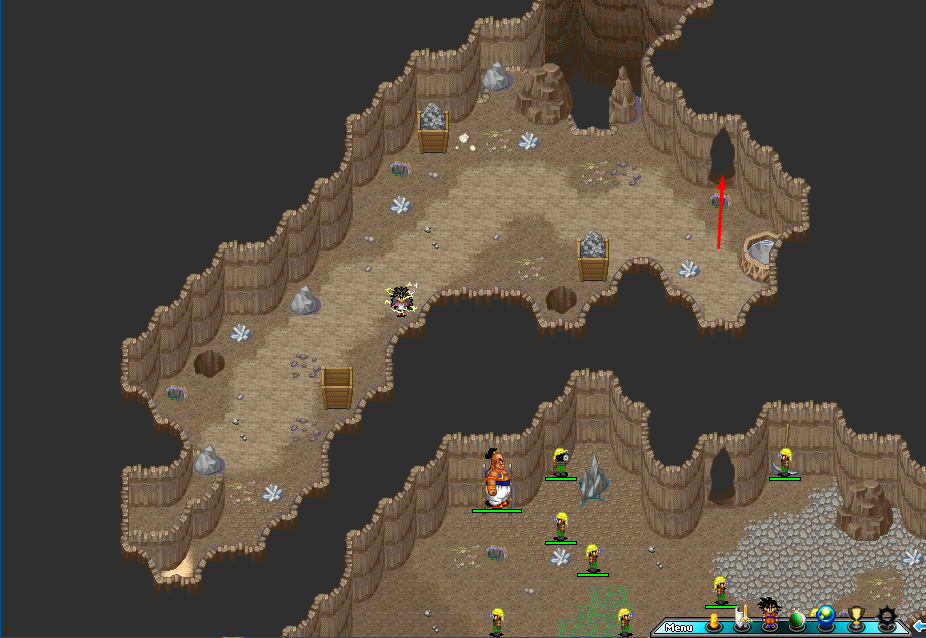Open the sword and shield equipment icon
Viewport: 926px width, 638px height.
[x=741, y=619]
